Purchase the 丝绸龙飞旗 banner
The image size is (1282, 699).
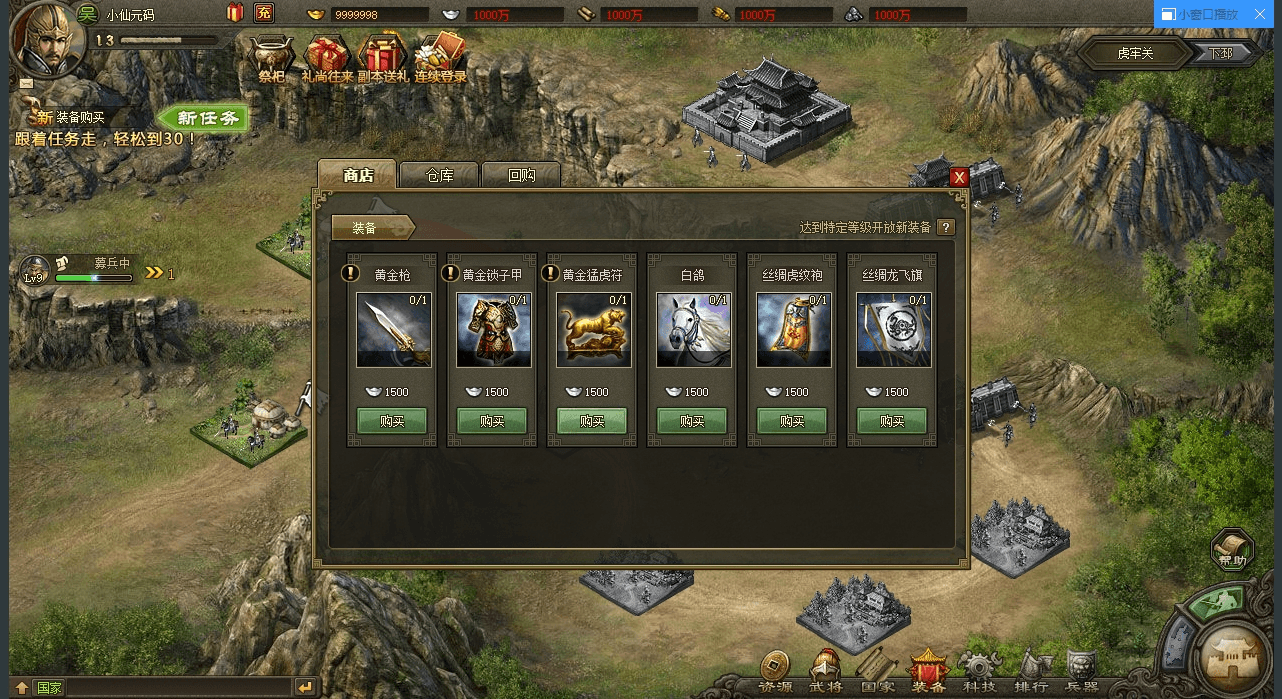(892, 421)
